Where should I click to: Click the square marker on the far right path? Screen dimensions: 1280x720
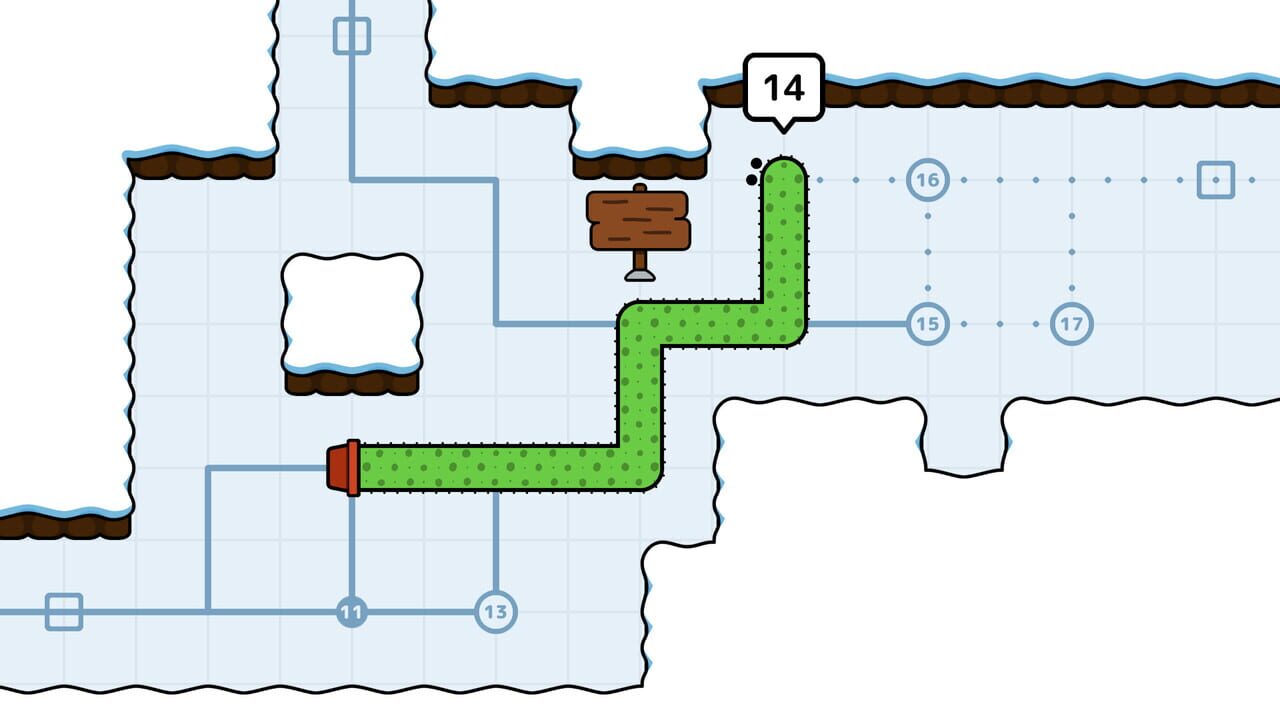pos(1216,180)
